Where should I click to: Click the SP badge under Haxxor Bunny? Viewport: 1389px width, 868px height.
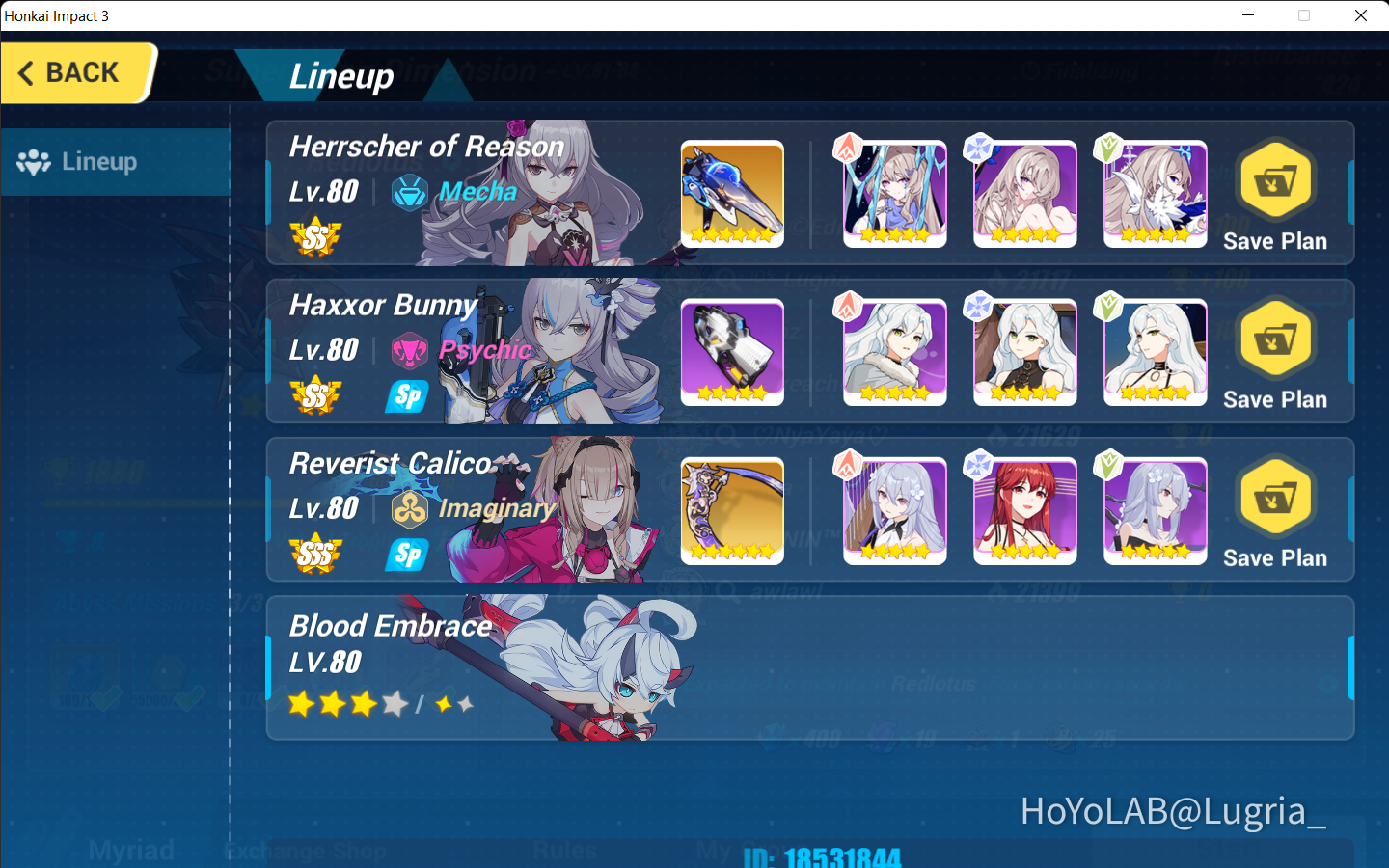(406, 396)
